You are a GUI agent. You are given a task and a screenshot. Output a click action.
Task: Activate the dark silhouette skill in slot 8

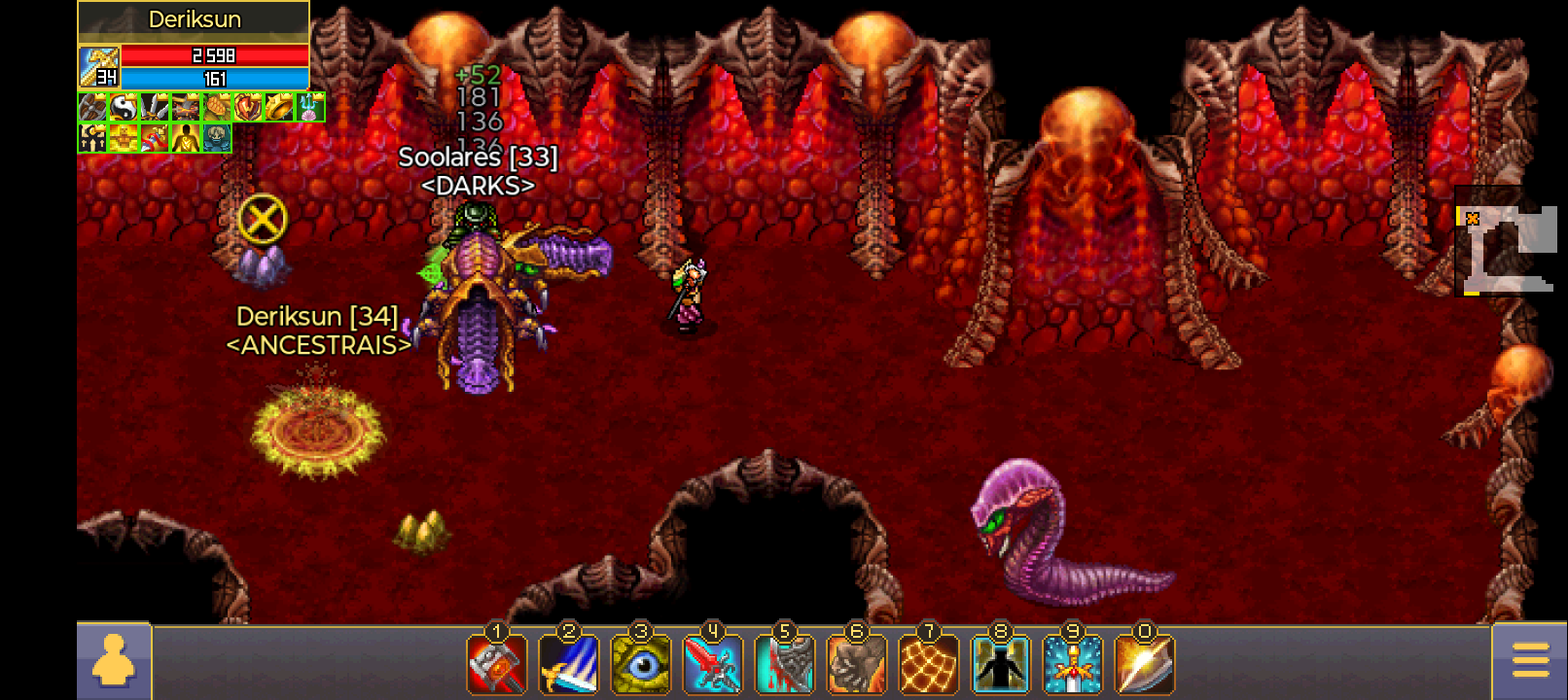coord(1001,664)
